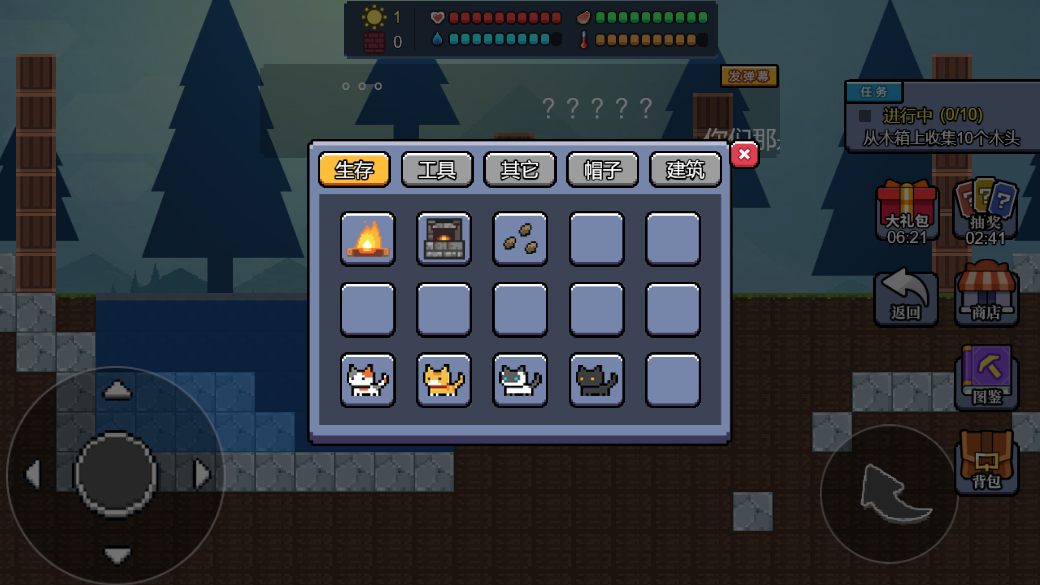Show the 帽子 tab

coord(603,169)
